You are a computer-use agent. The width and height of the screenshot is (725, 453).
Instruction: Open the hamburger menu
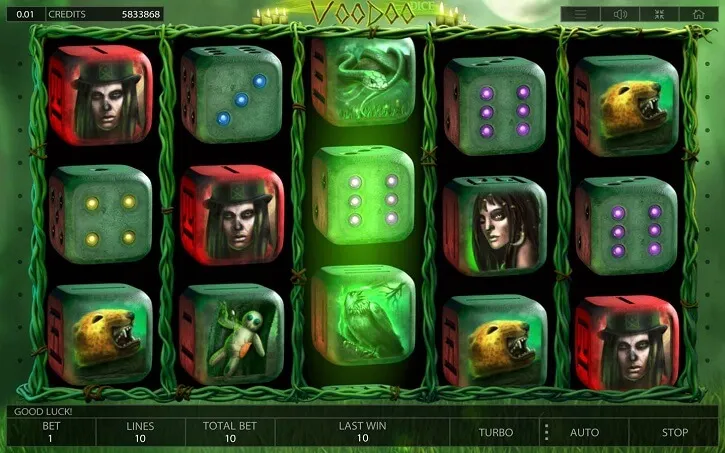pos(579,14)
